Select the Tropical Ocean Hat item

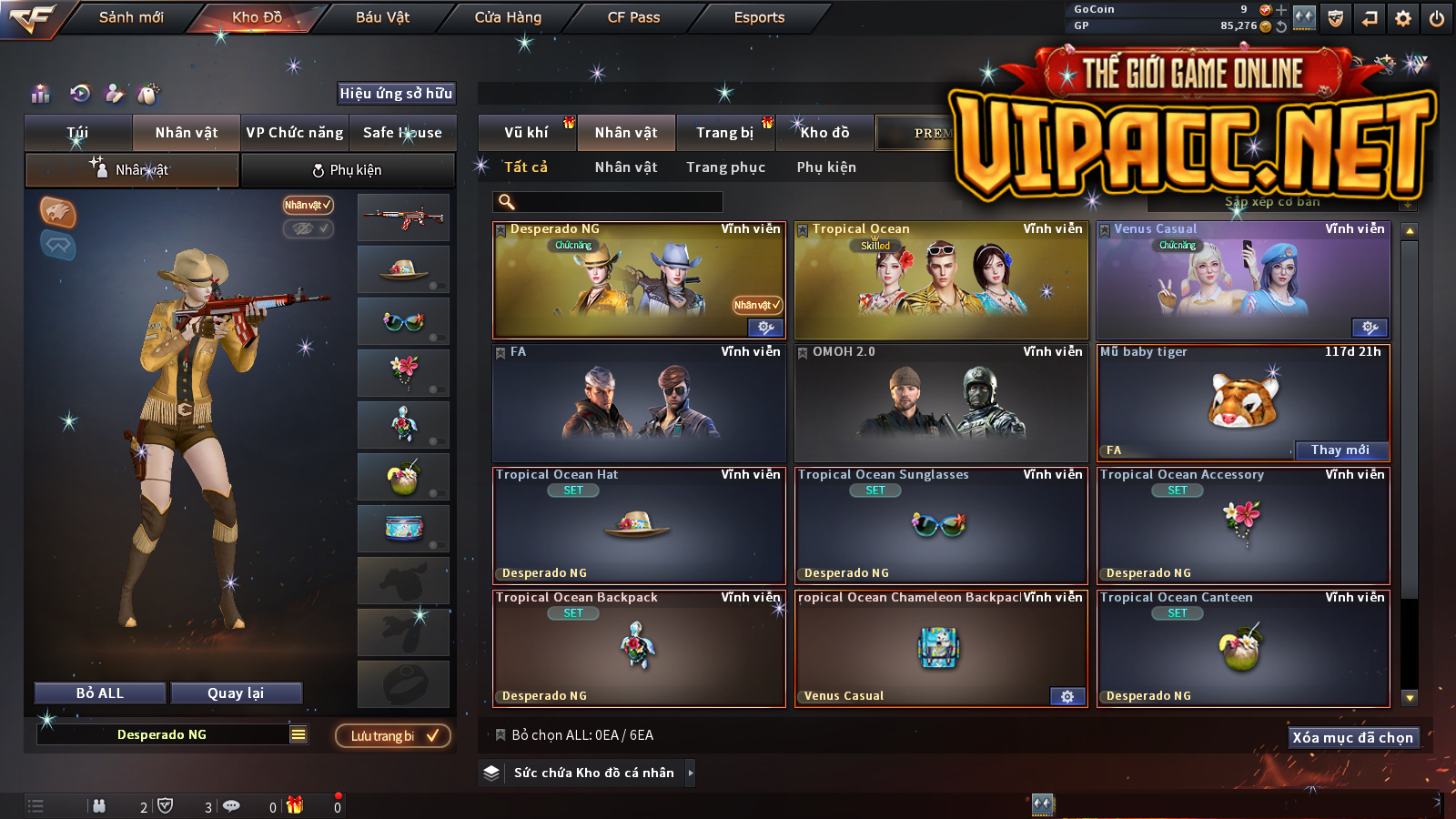tap(639, 526)
